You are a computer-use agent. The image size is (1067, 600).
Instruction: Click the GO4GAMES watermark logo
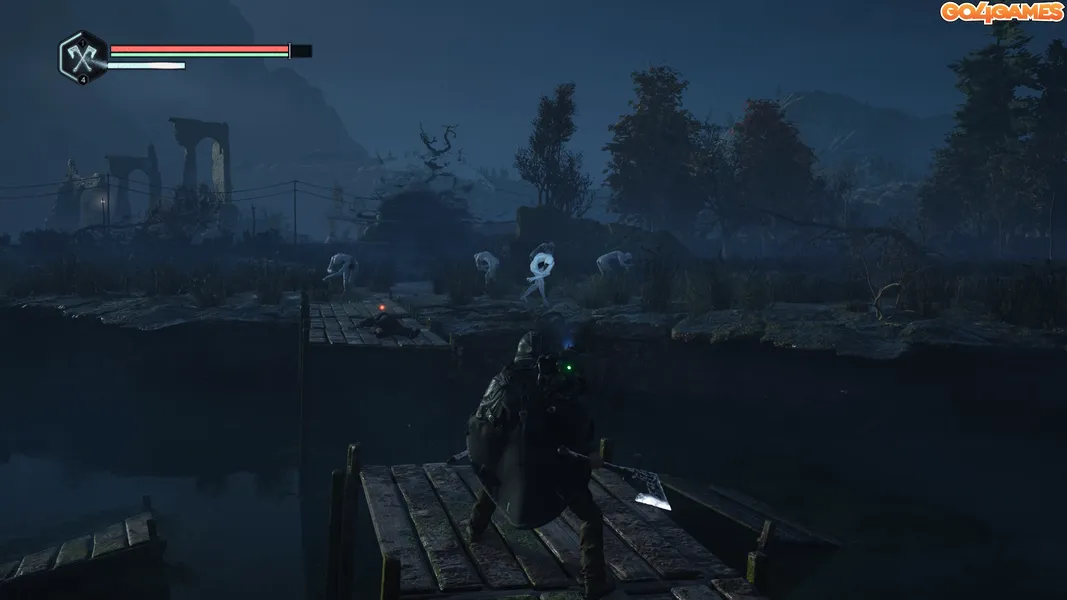pos(1000,12)
